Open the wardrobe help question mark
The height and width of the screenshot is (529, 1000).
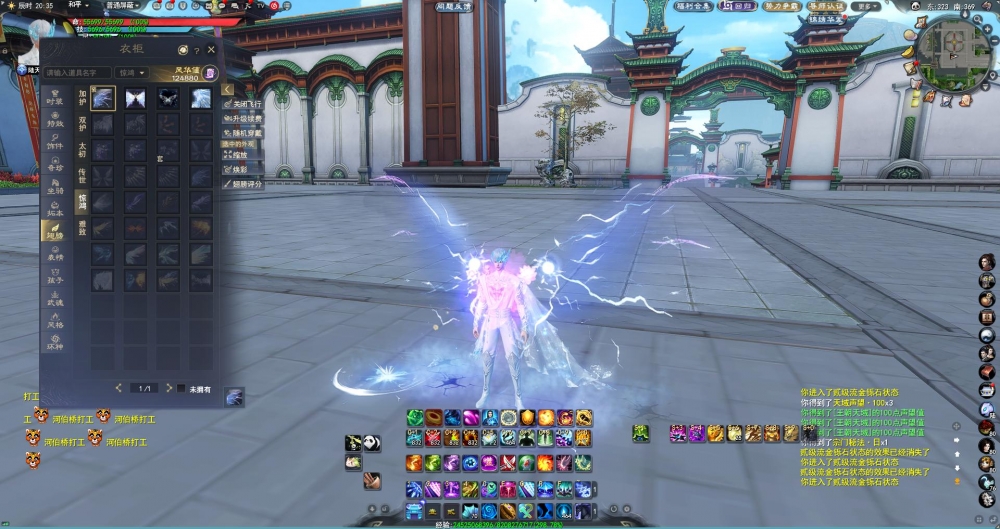tap(197, 50)
